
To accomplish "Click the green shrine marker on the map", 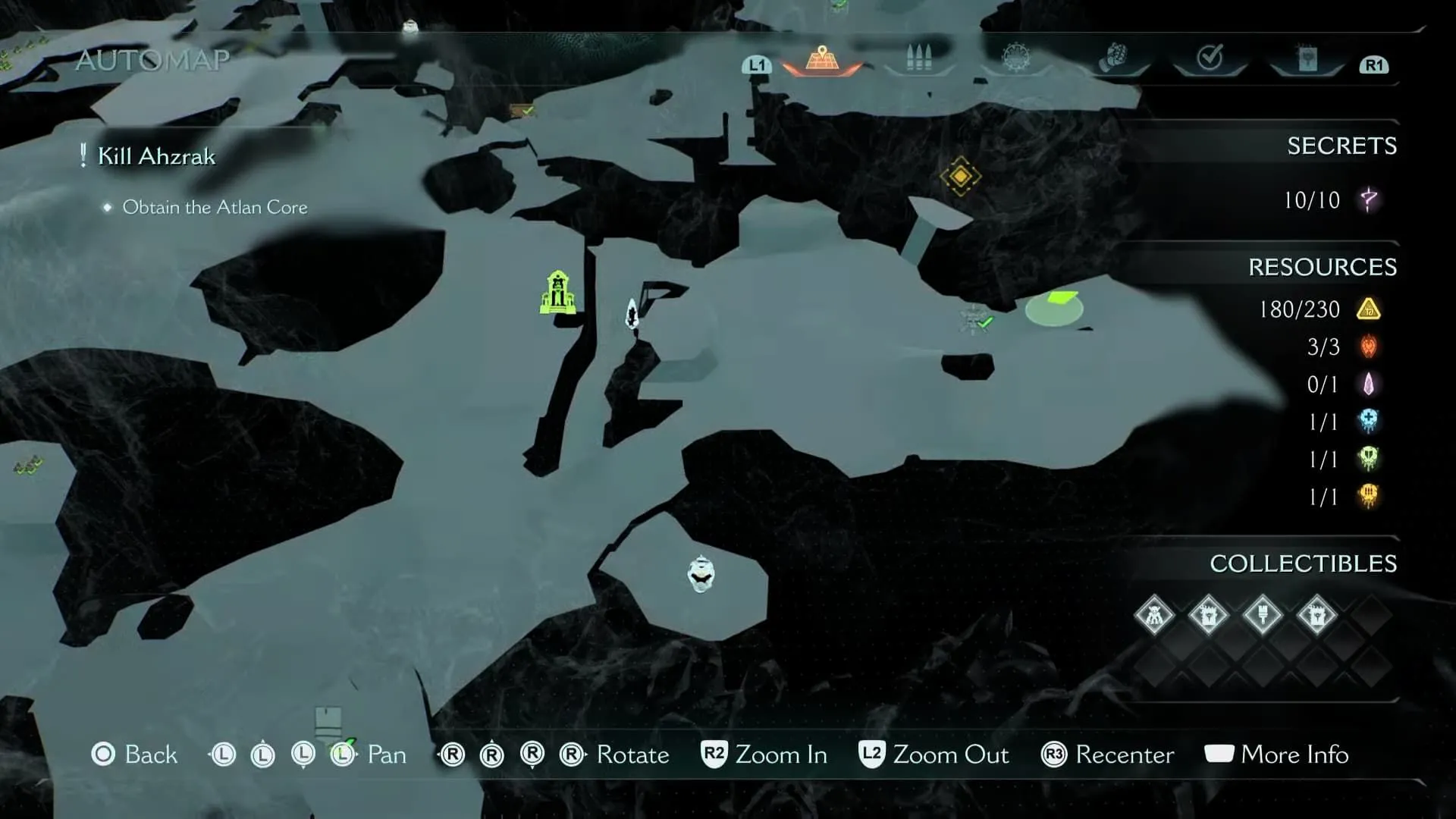I will click(557, 293).
